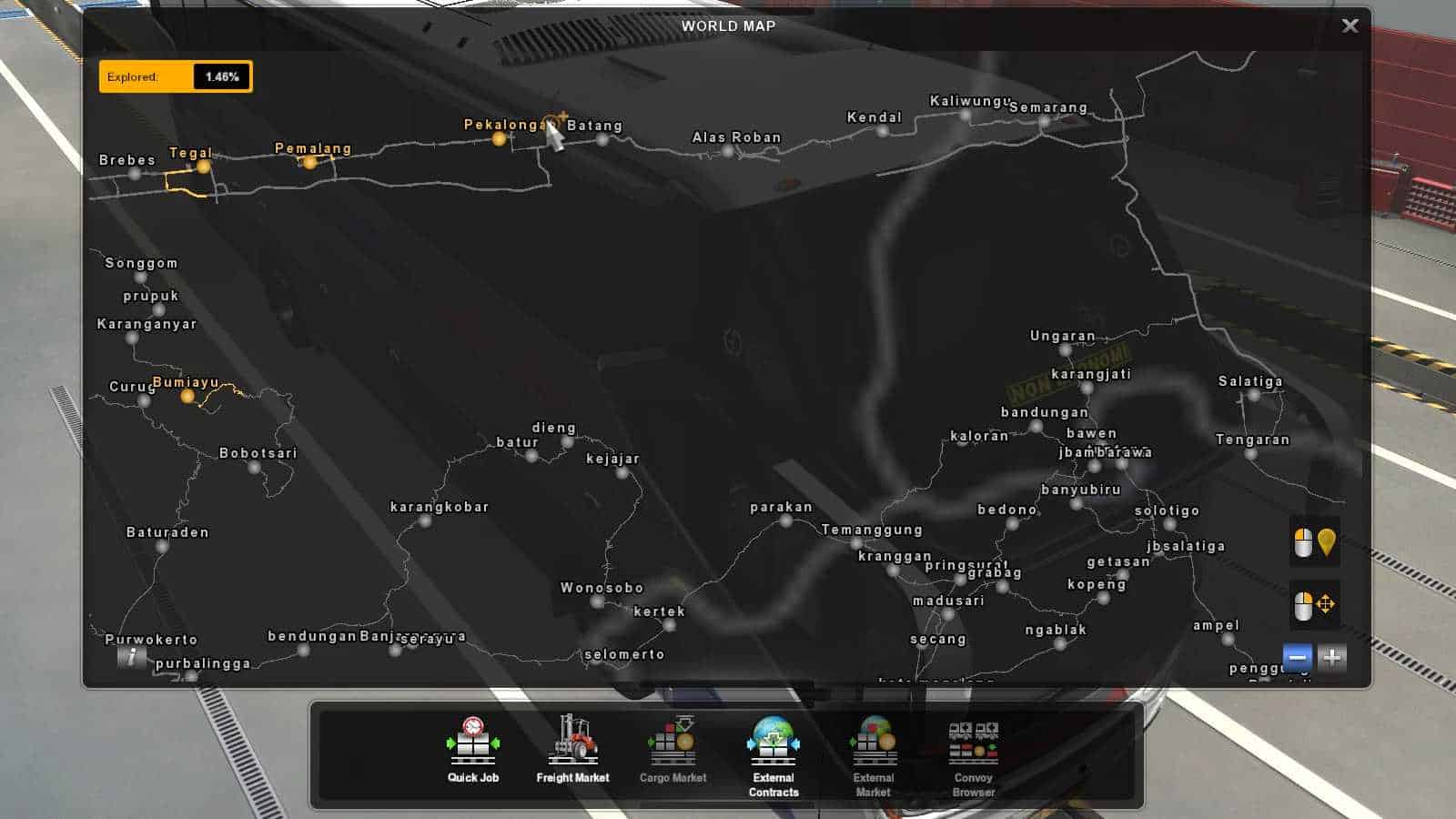The image size is (1456, 819).
Task: Zoom out using the minus button
Action: pyautogui.click(x=1296, y=655)
